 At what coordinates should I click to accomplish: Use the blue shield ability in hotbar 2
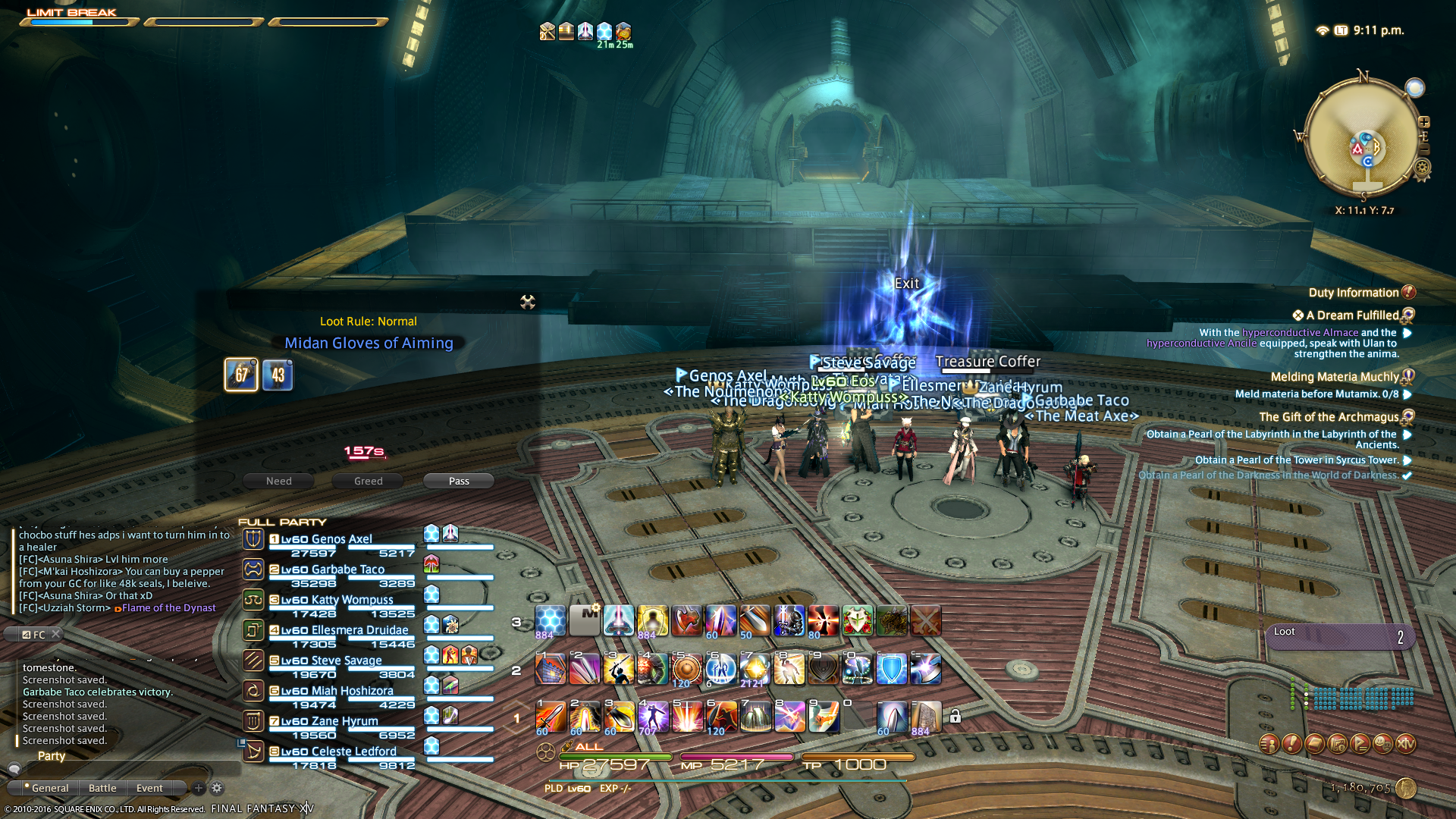click(891, 670)
